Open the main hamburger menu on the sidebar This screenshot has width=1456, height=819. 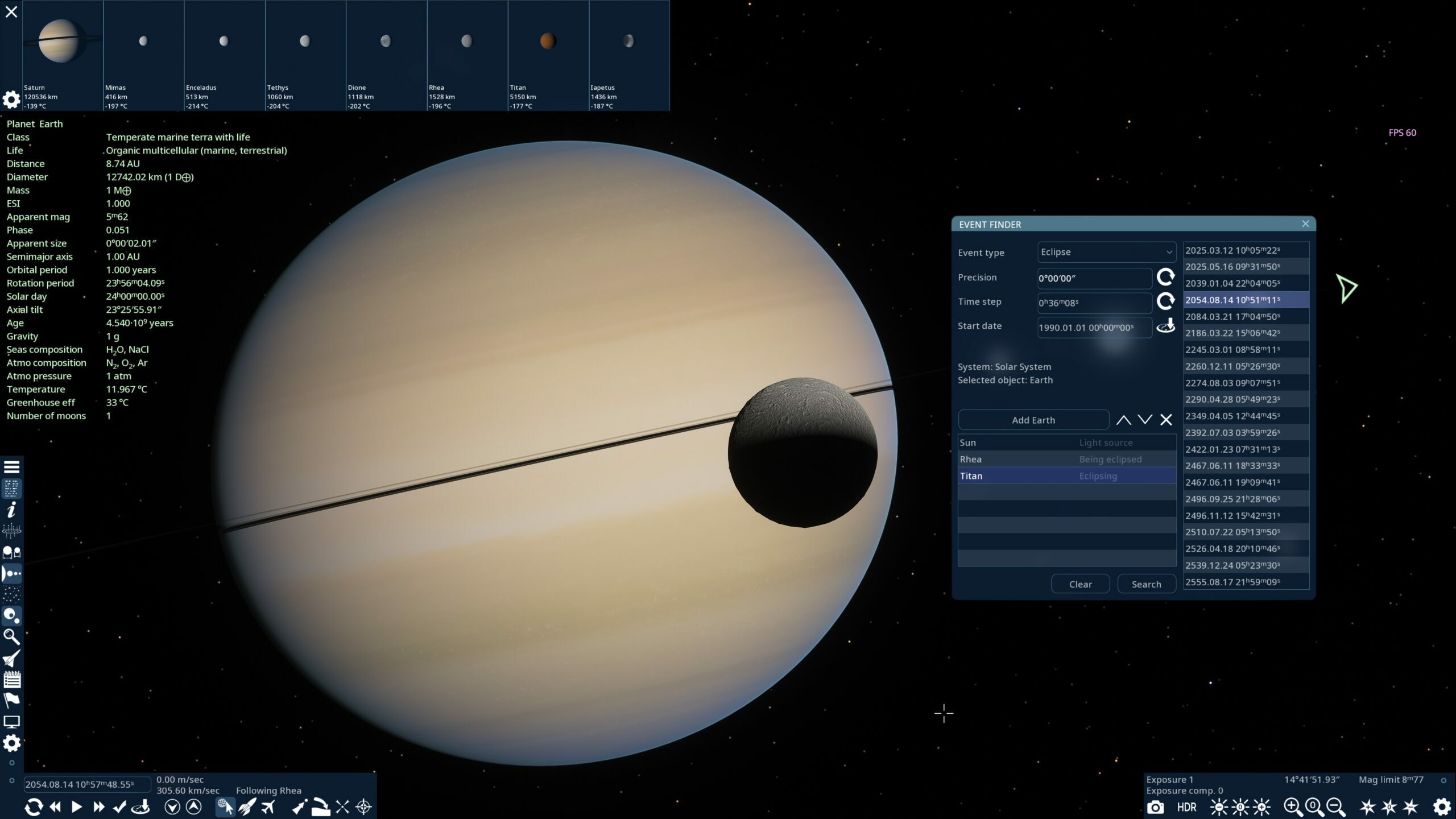click(x=11, y=466)
